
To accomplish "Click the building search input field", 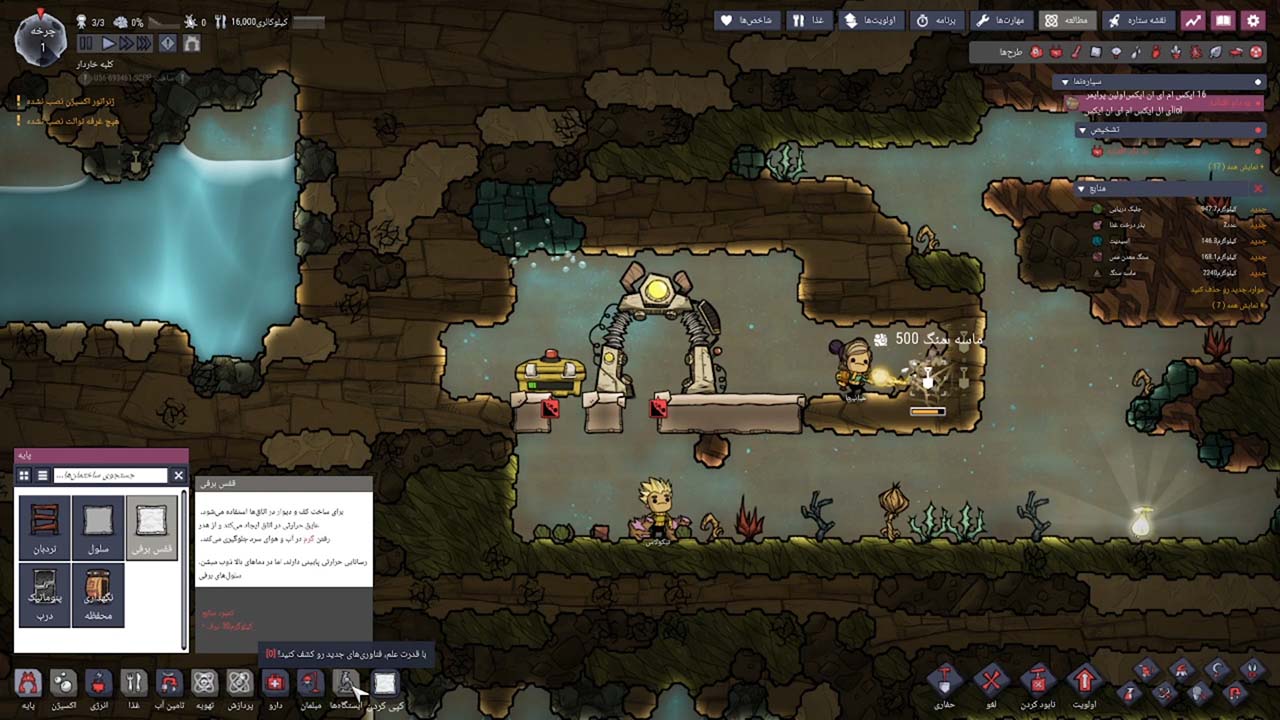I will pos(109,475).
